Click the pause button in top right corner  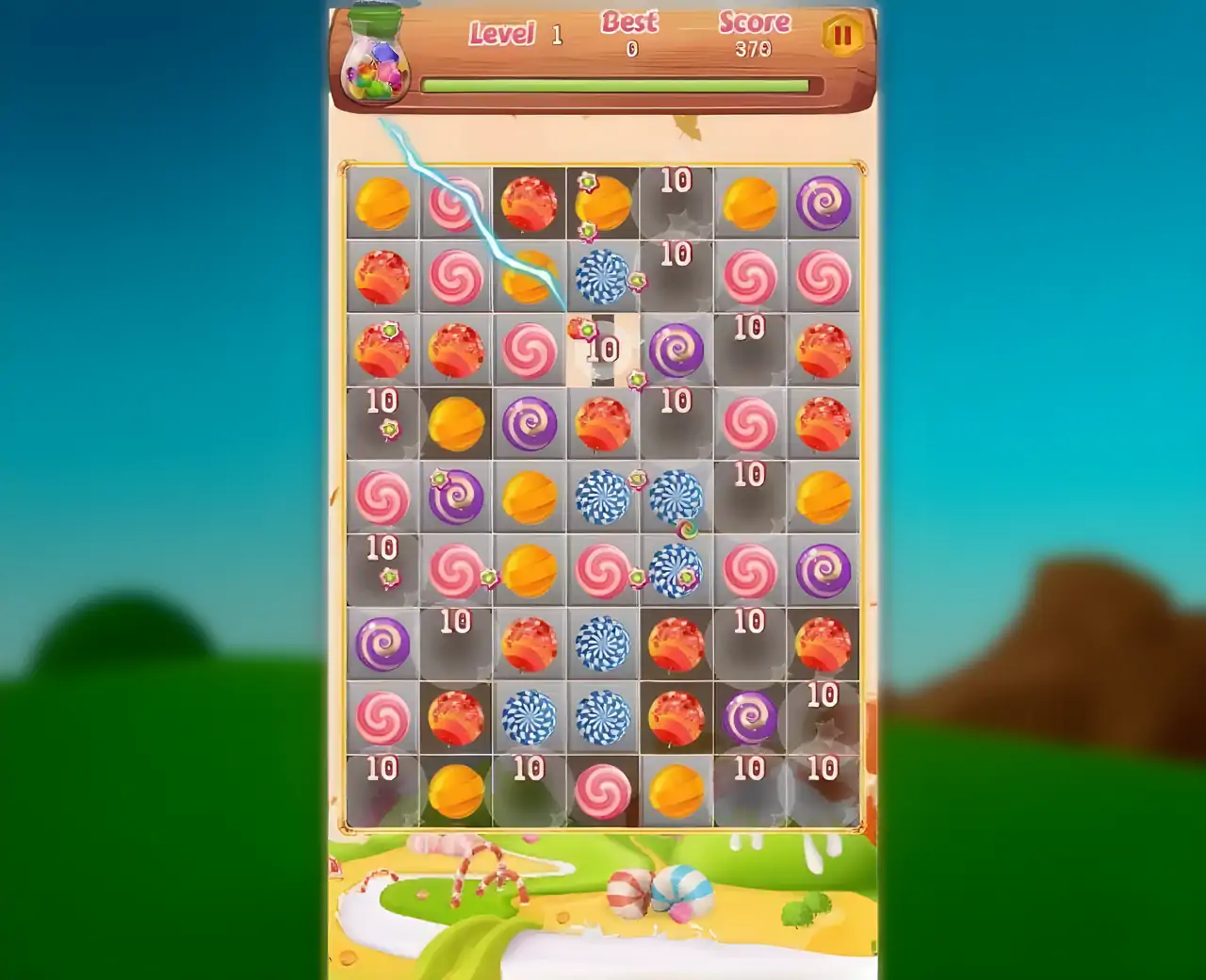841,36
